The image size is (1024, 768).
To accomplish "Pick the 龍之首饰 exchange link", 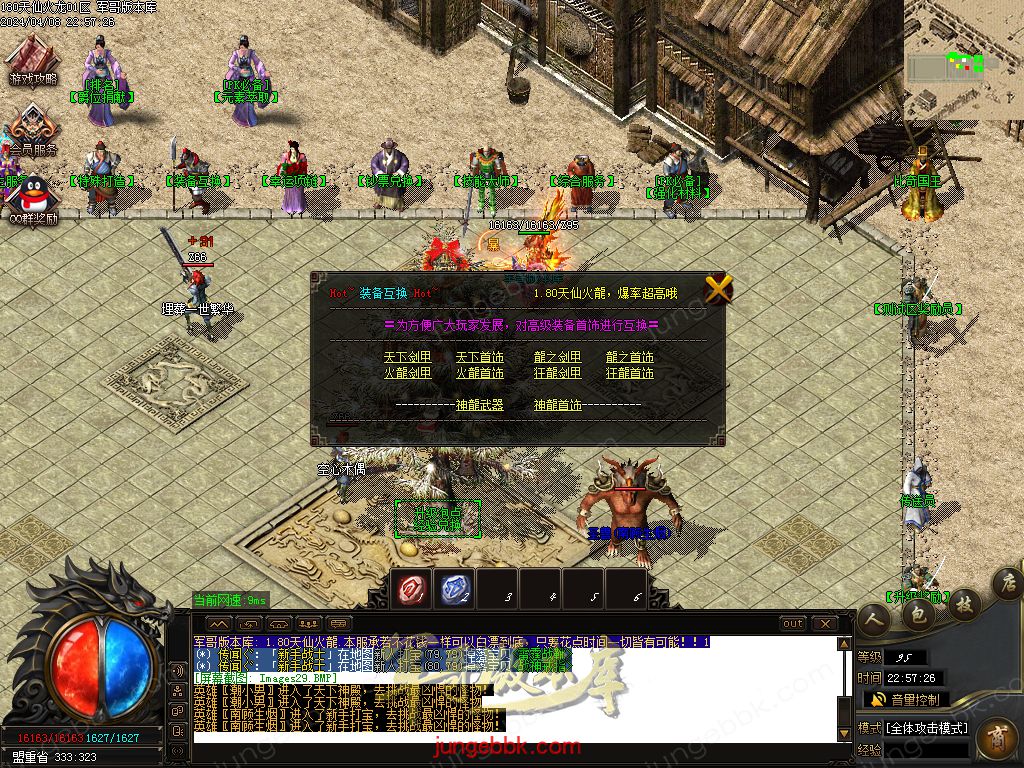I will [x=630, y=357].
